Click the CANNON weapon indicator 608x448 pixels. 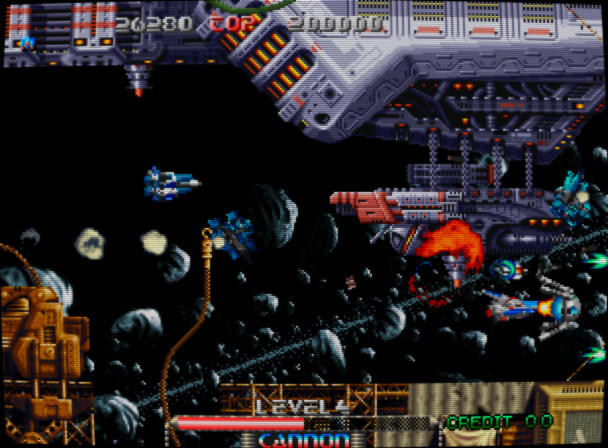304,439
